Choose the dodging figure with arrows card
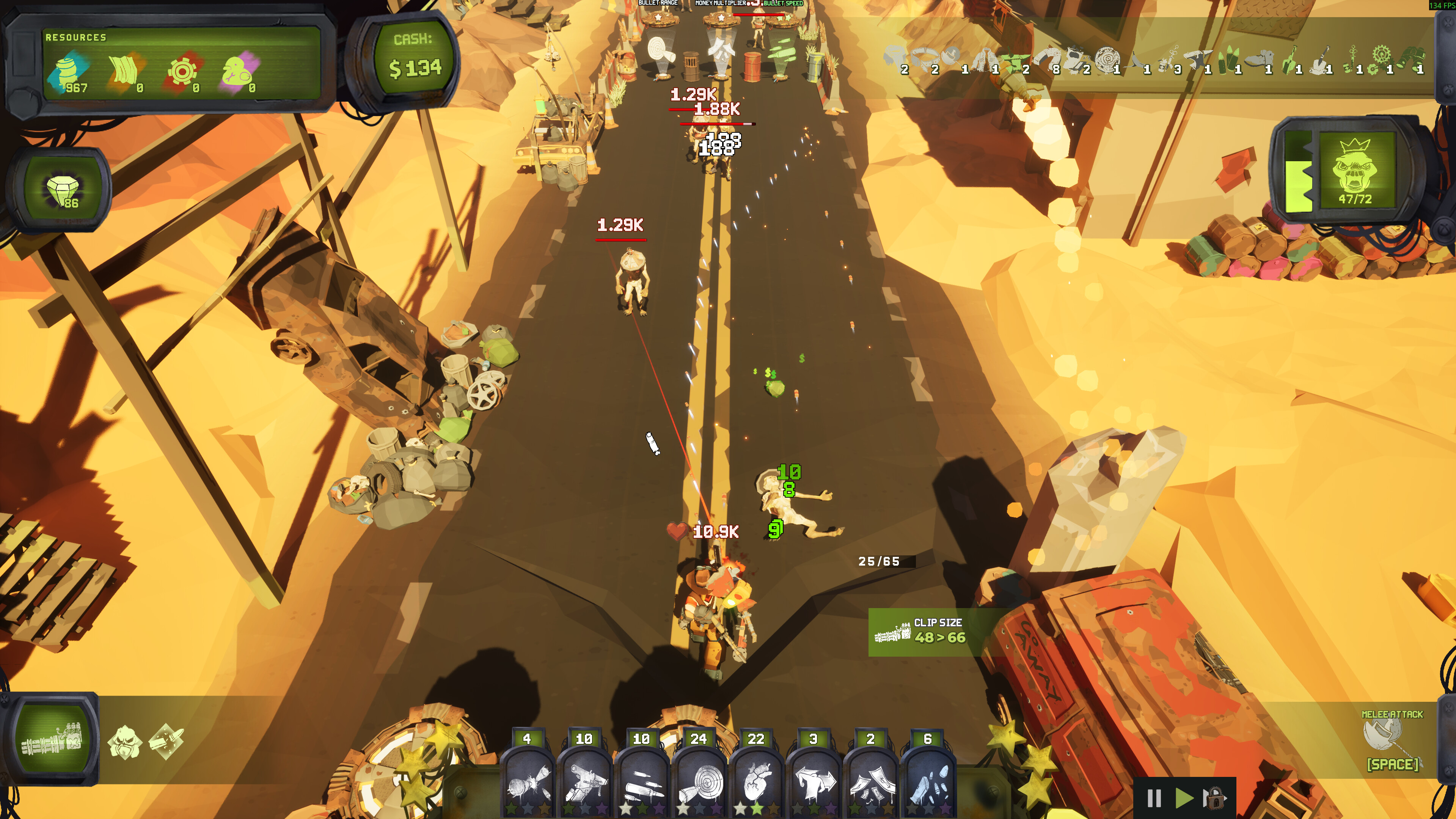 814,782
